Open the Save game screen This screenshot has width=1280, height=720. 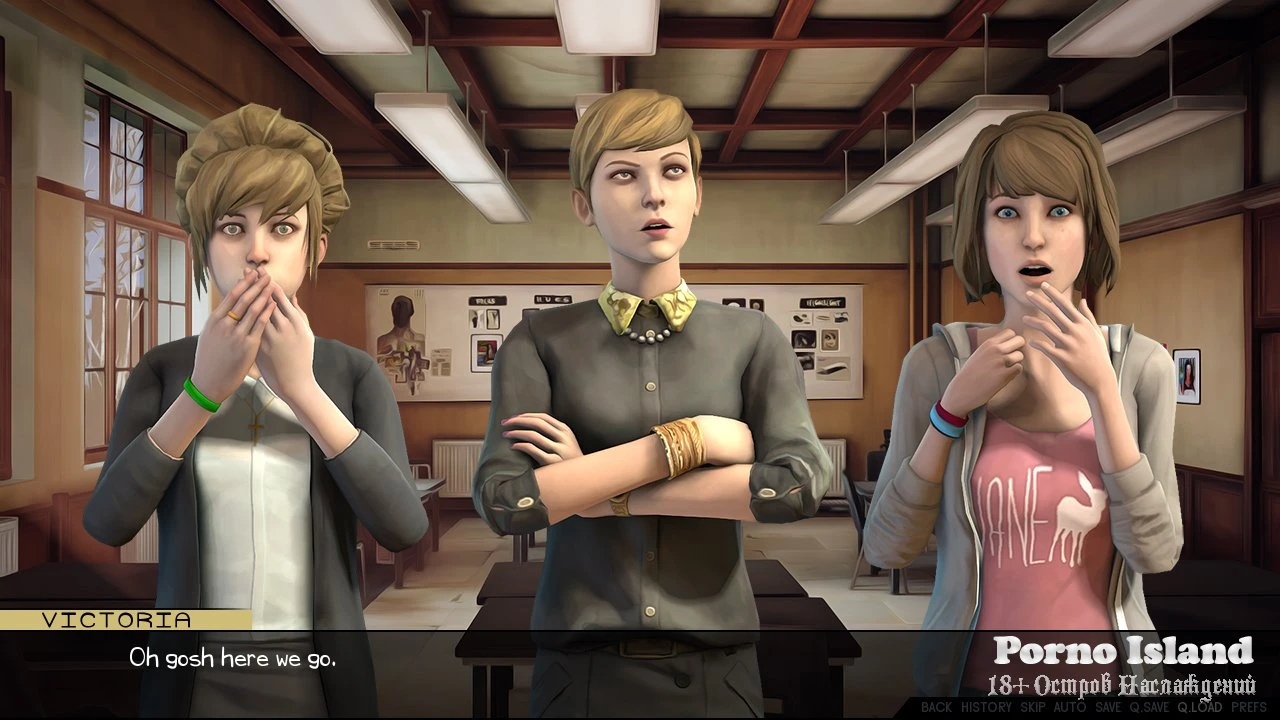click(x=1108, y=707)
